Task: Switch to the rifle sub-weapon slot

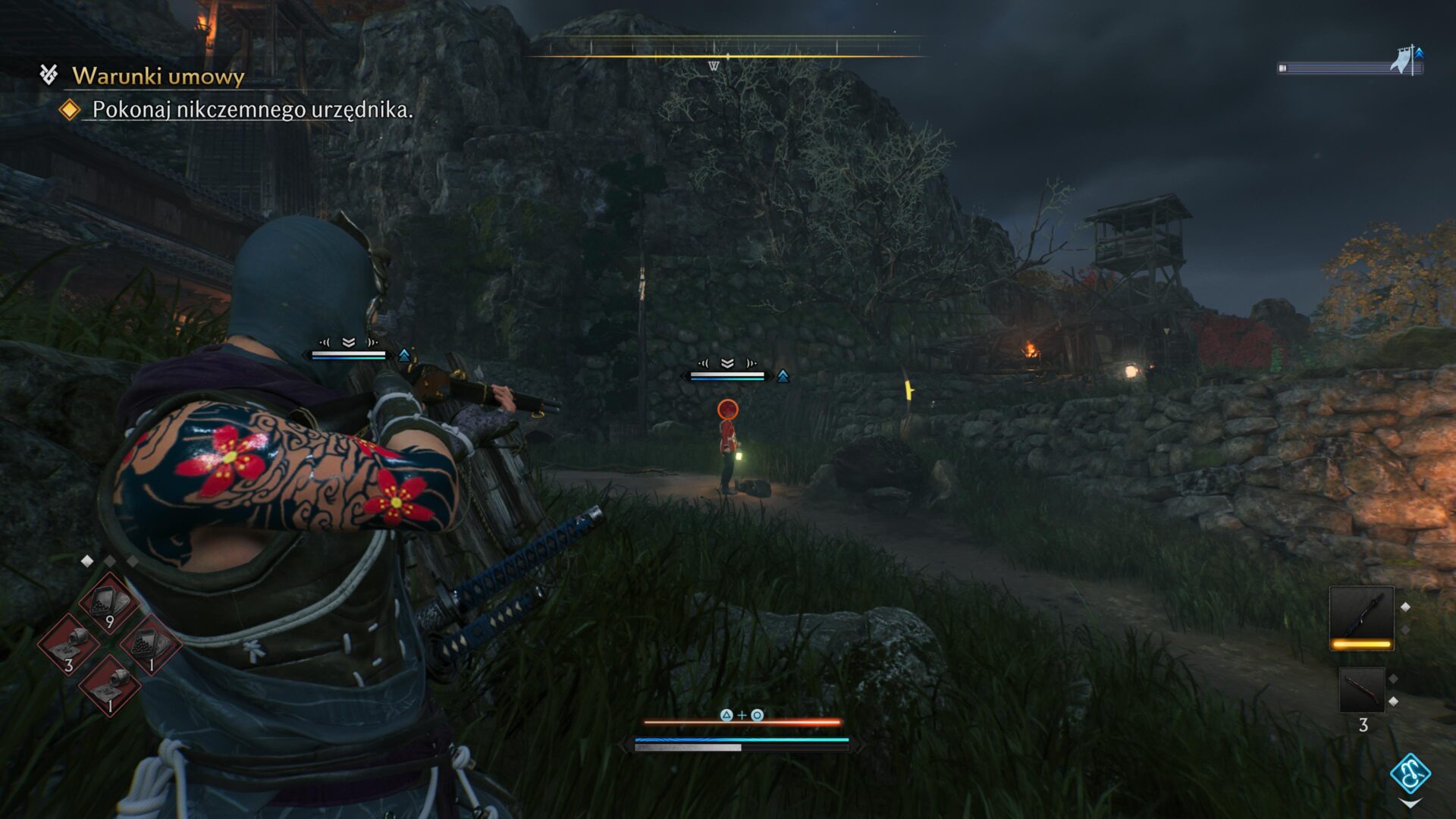Action: coord(1361,690)
